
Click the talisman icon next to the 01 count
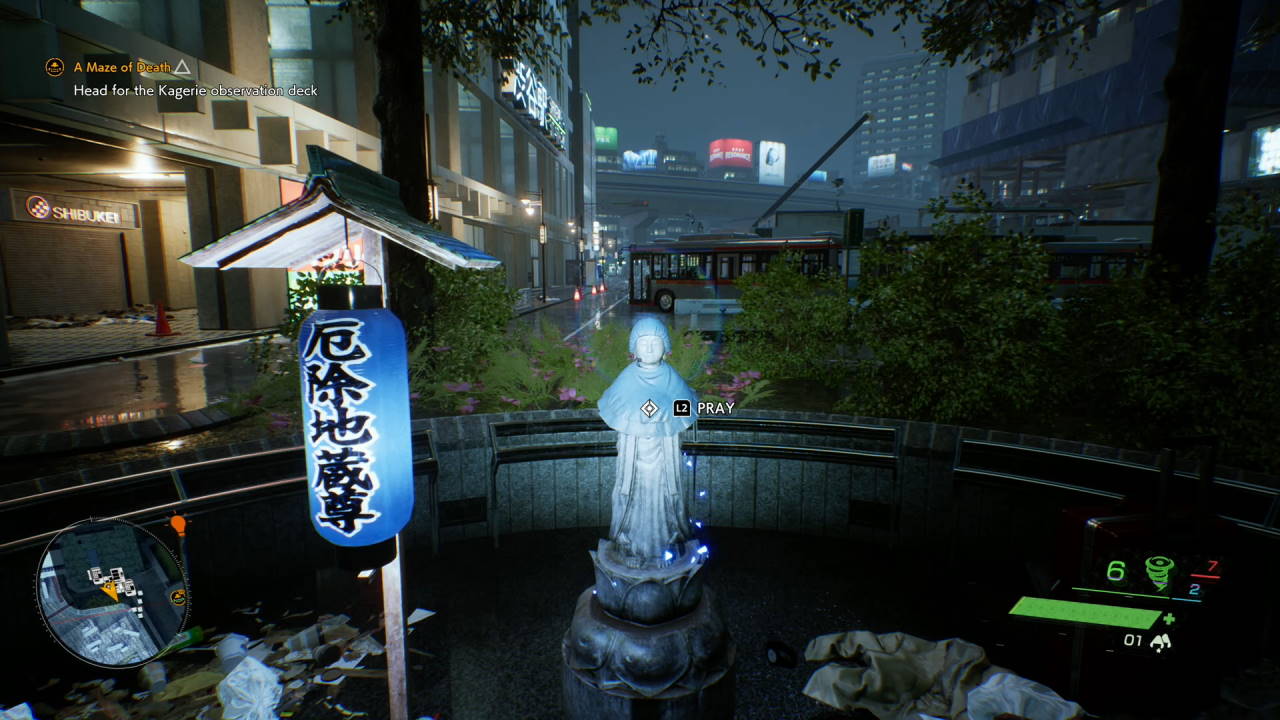1162,642
